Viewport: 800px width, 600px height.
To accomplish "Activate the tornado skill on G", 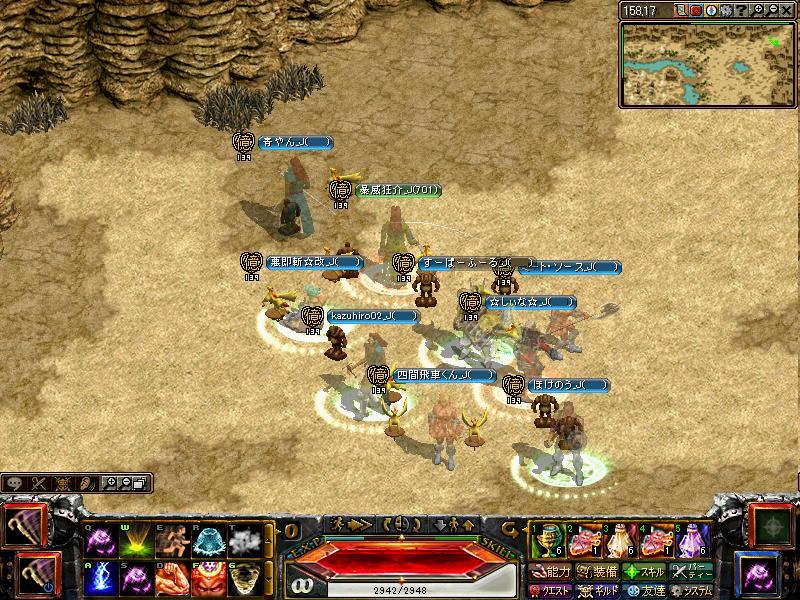I will (x=246, y=579).
